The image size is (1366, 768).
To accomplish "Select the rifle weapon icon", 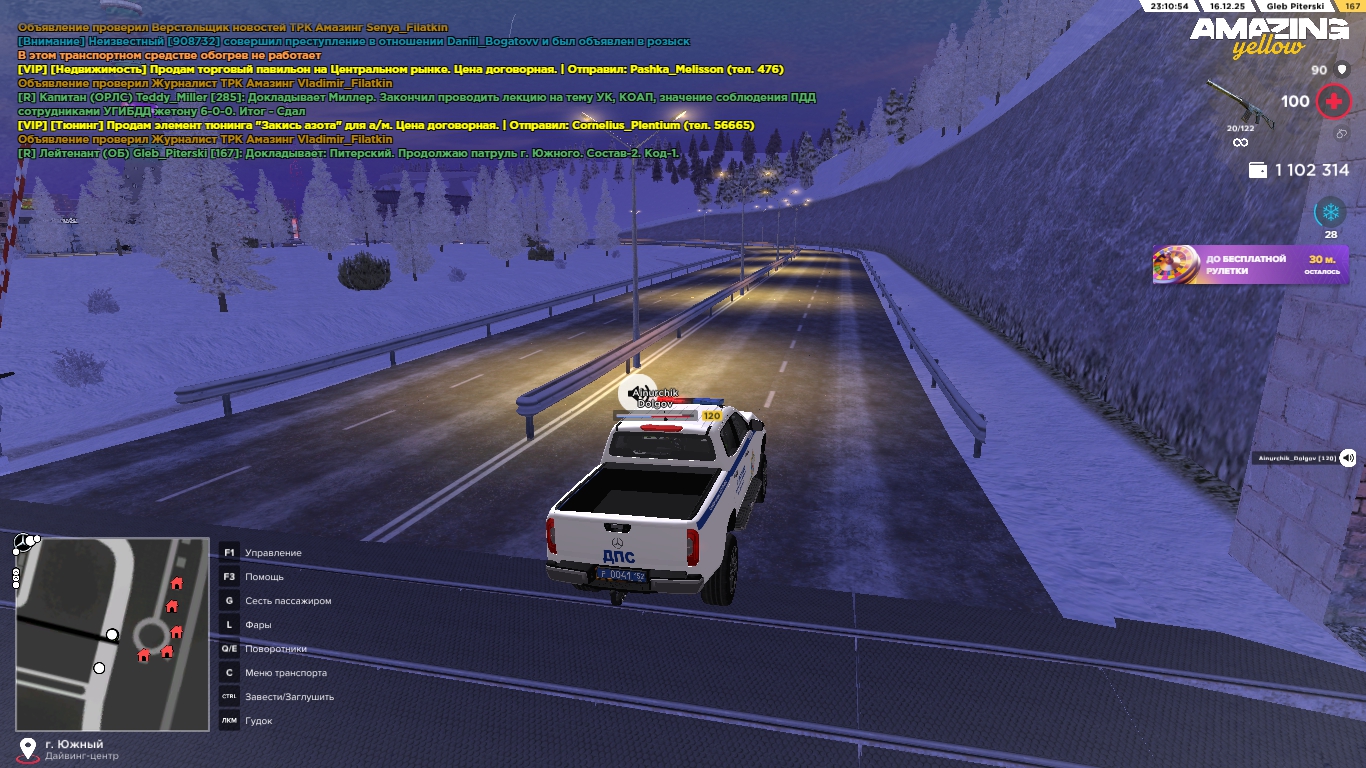I will pyautogui.click(x=1238, y=103).
